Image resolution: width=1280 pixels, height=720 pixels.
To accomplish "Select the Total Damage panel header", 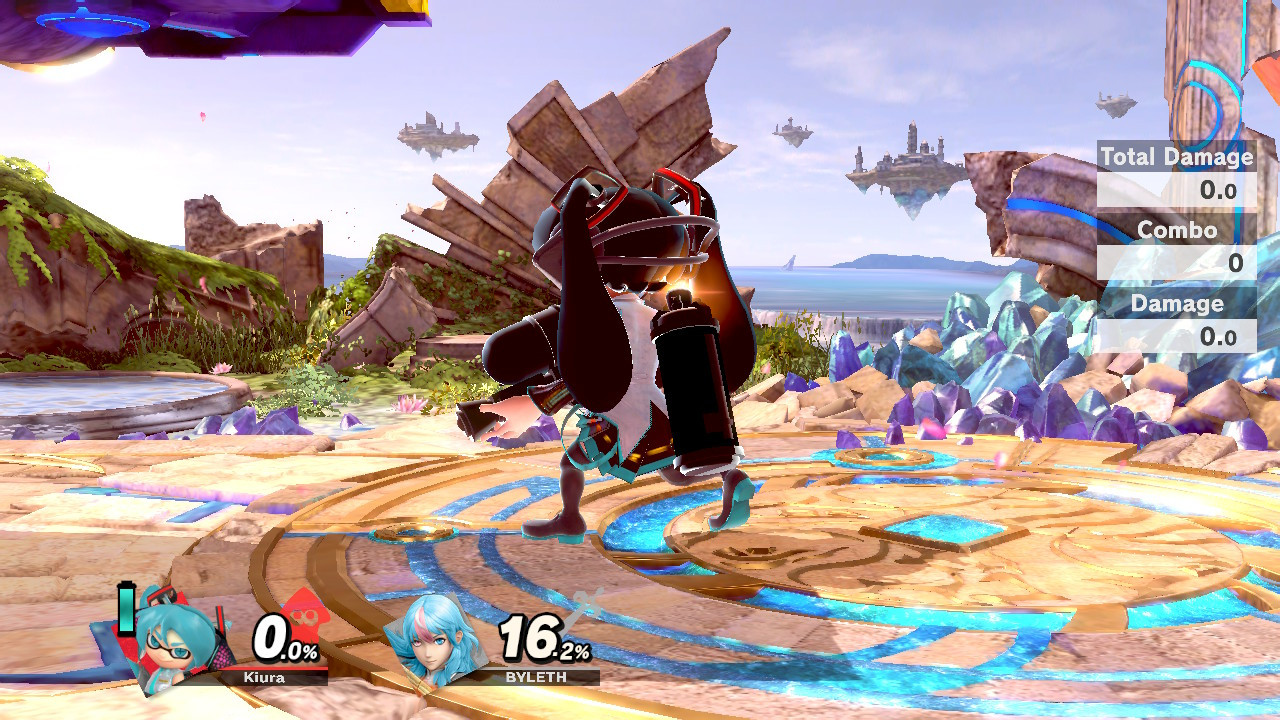I will (1176, 157).
